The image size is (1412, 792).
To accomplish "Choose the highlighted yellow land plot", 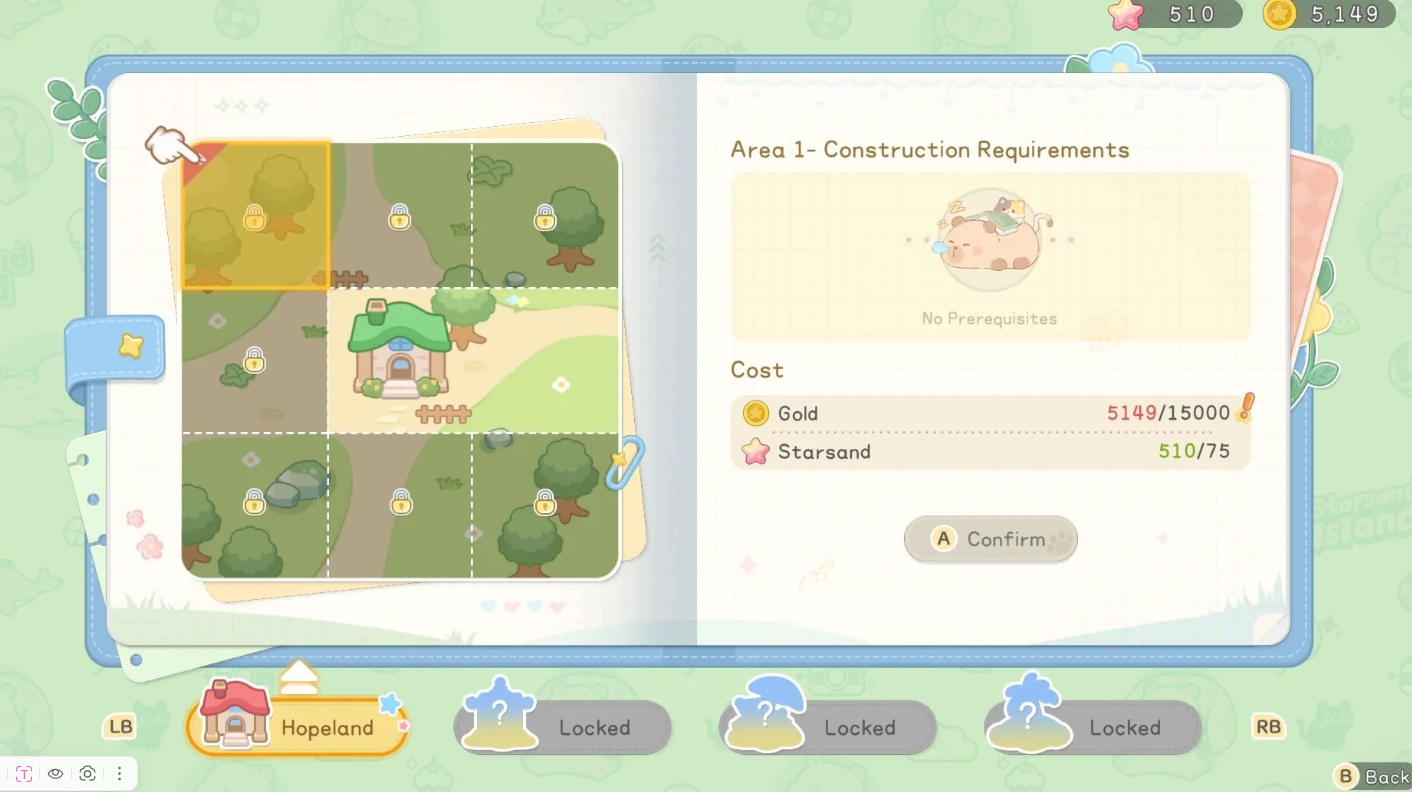I will point(256,215).
